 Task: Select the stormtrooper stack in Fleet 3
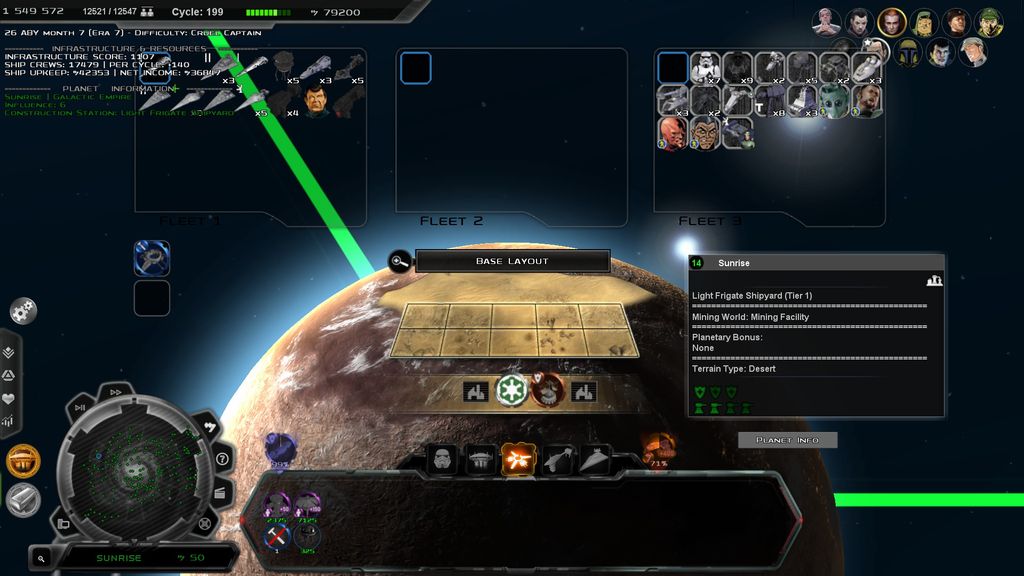coord(705,68)
